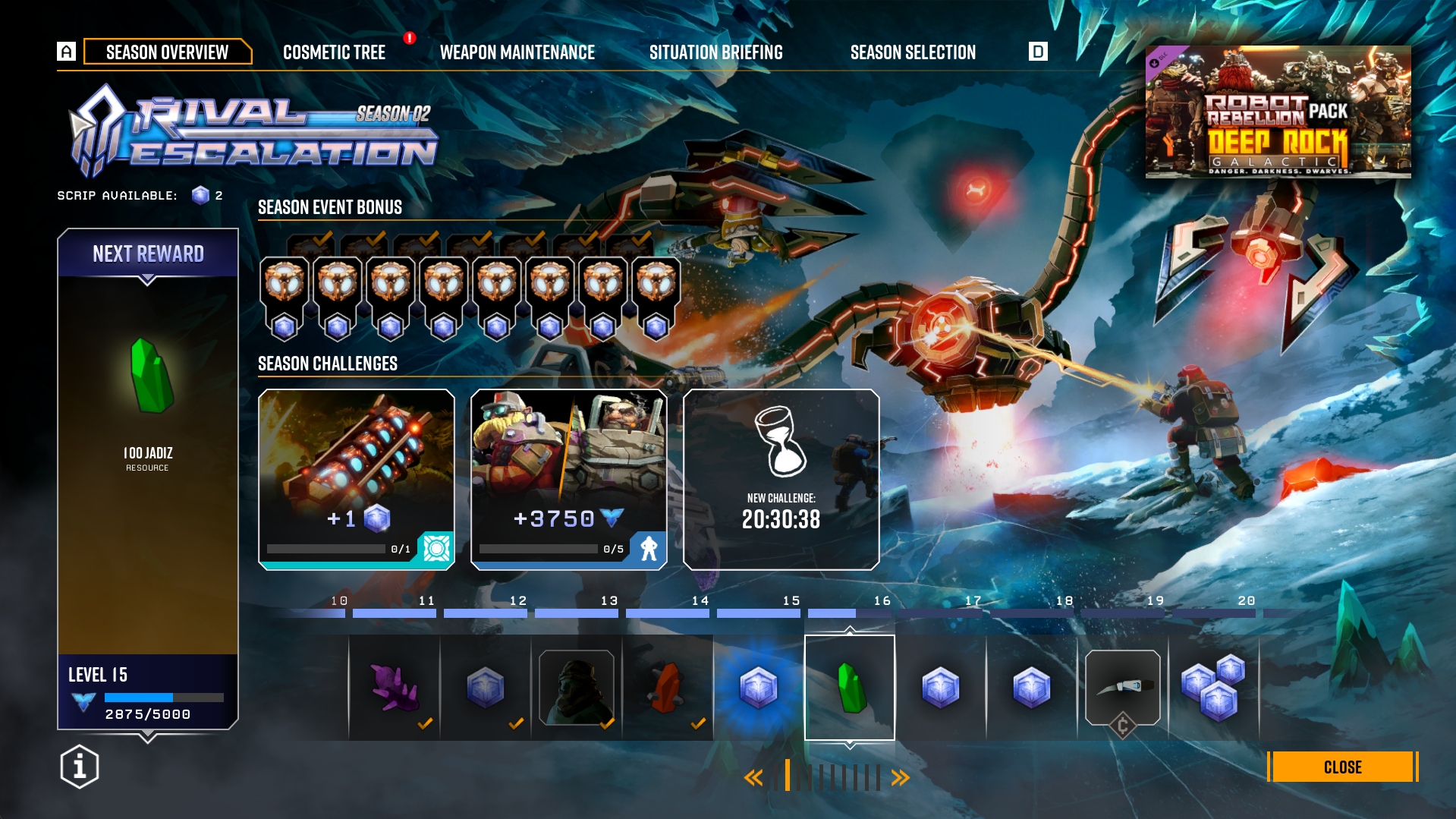Select the pickaxe part reward tile
1456x819 pixels.
1123,688
